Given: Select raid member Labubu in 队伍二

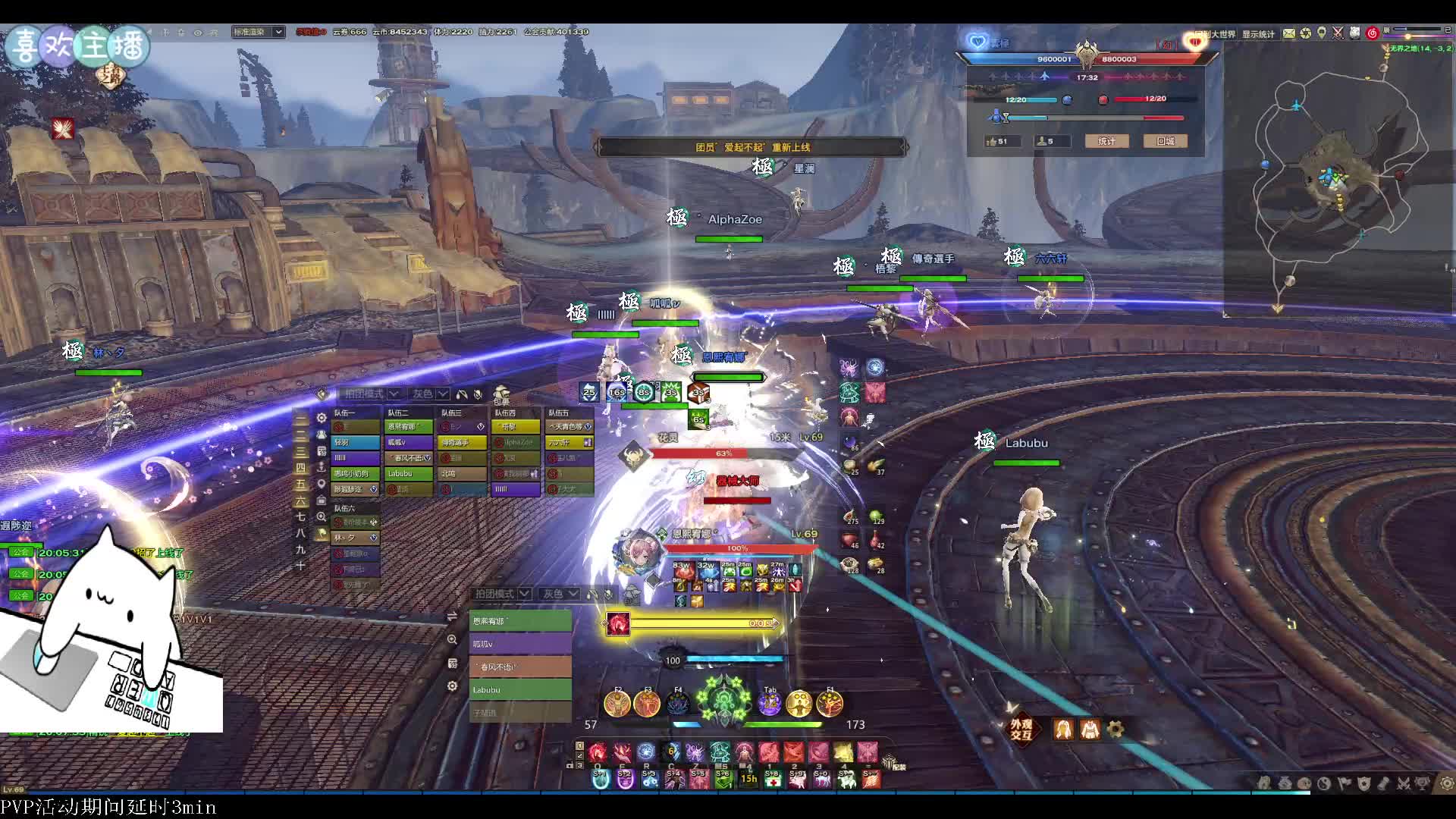Looking at the screenshot, I should click(x=408, y=473).
